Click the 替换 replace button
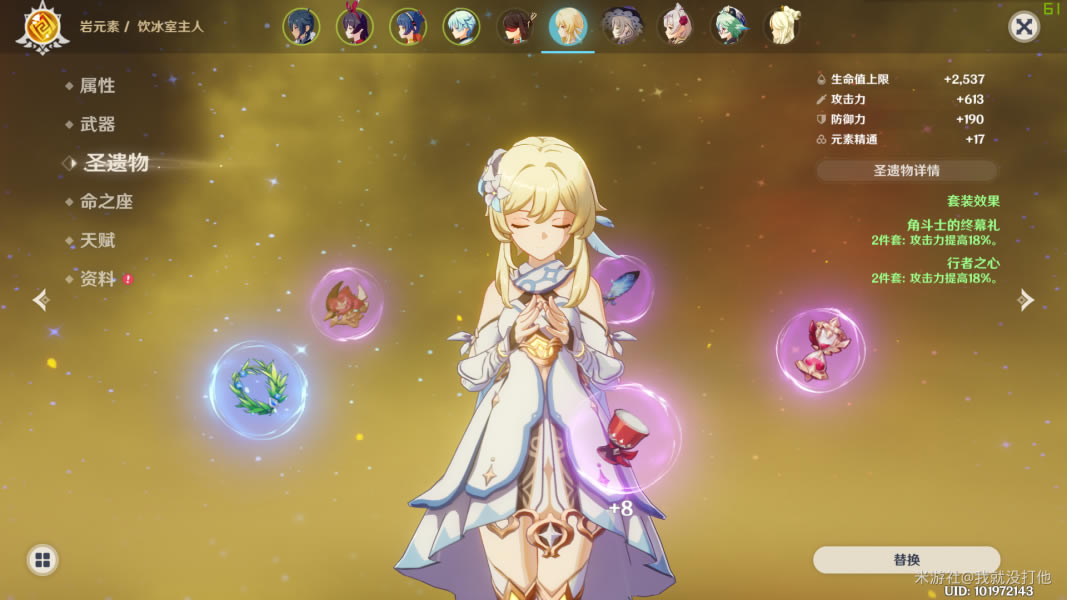 906,560
